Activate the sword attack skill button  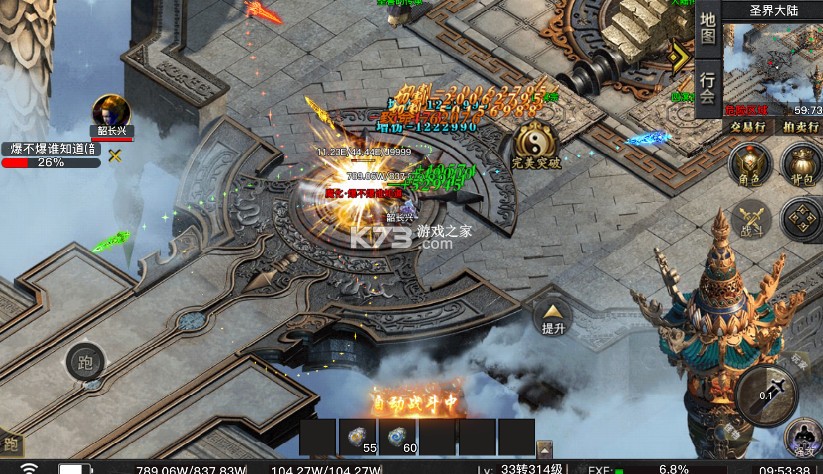[x=767, y=391]
